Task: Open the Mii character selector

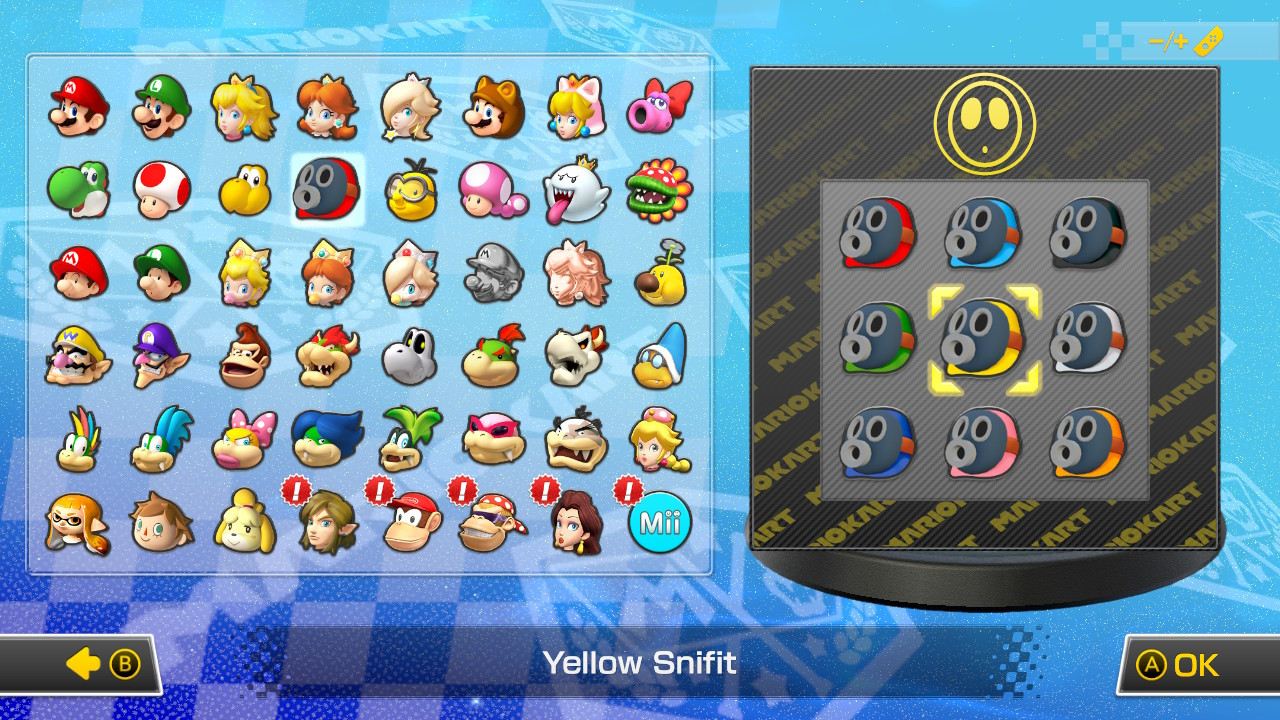Action: point(660,520)
